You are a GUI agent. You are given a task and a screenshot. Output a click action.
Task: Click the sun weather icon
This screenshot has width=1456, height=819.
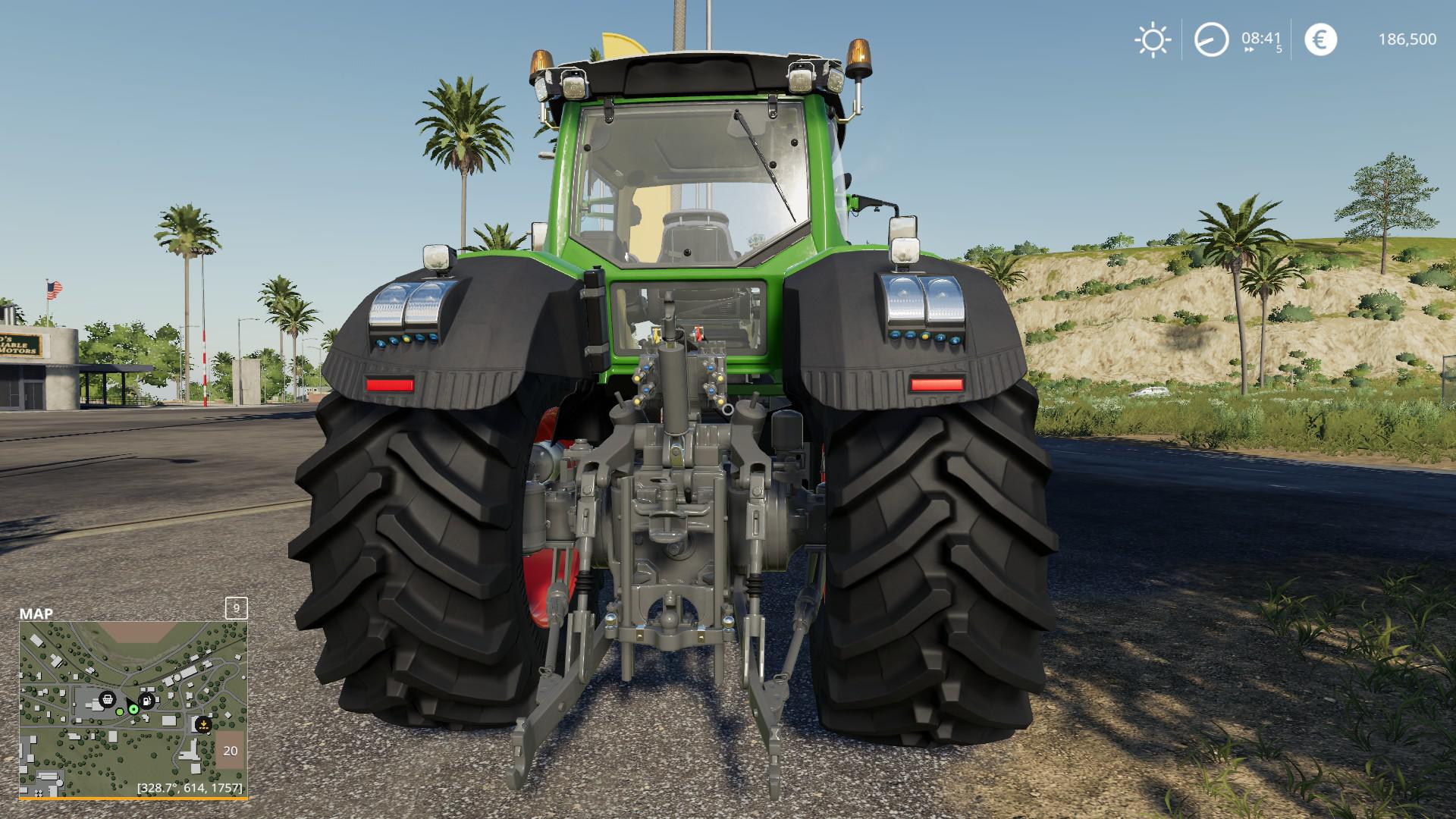click(1152, 39)
